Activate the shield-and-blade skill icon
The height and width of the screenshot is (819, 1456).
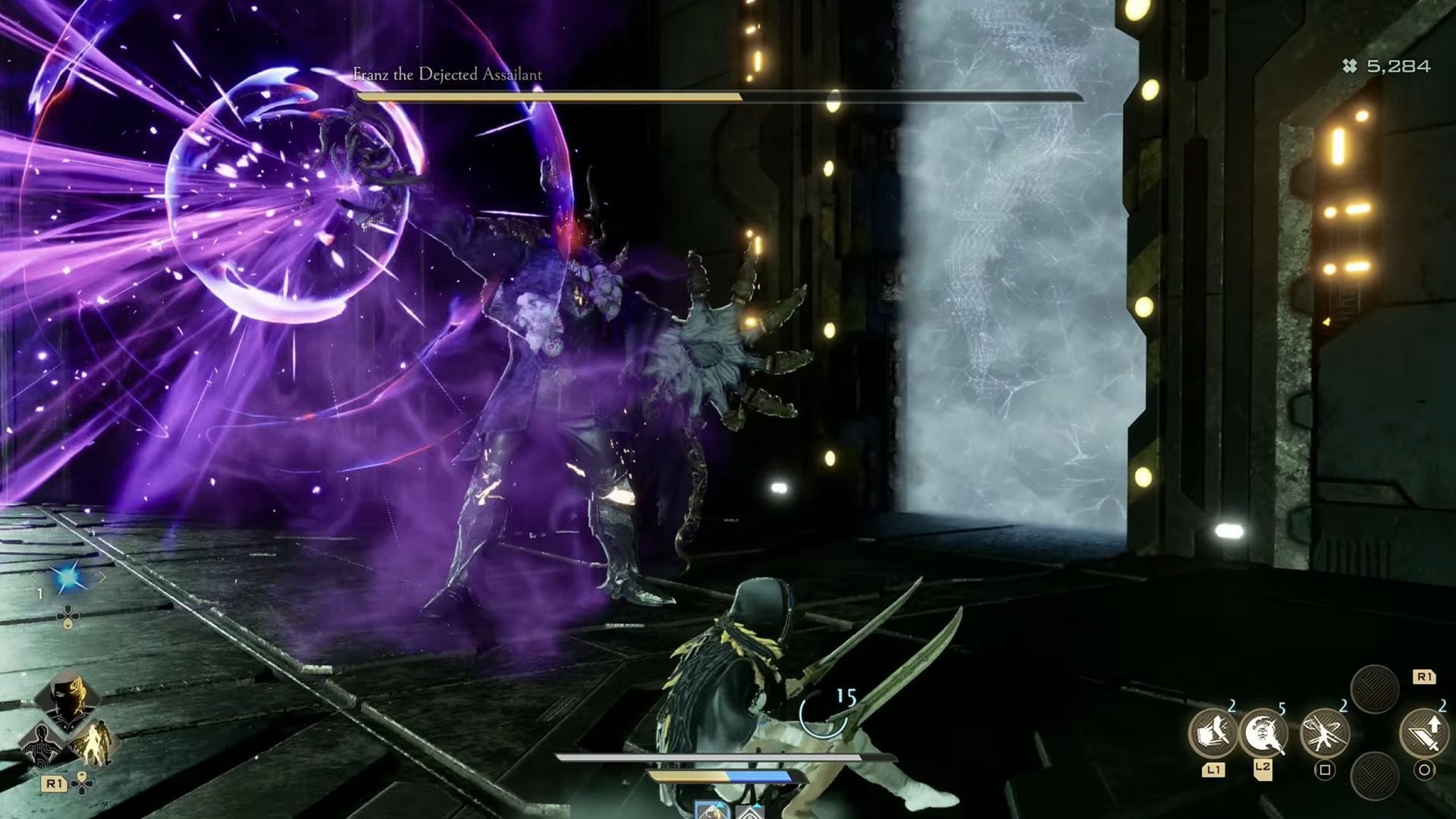[x=1213, y=733]
